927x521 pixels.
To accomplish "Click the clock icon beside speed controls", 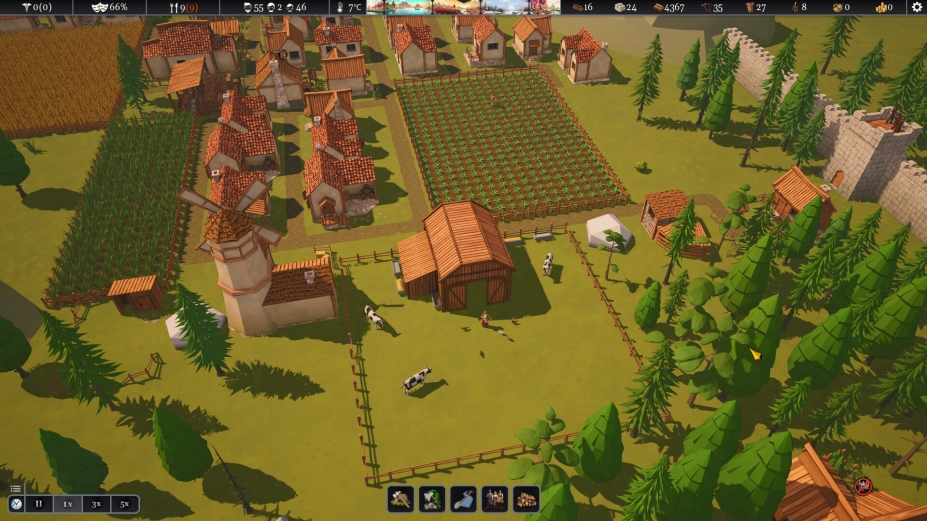I will 16,505.
